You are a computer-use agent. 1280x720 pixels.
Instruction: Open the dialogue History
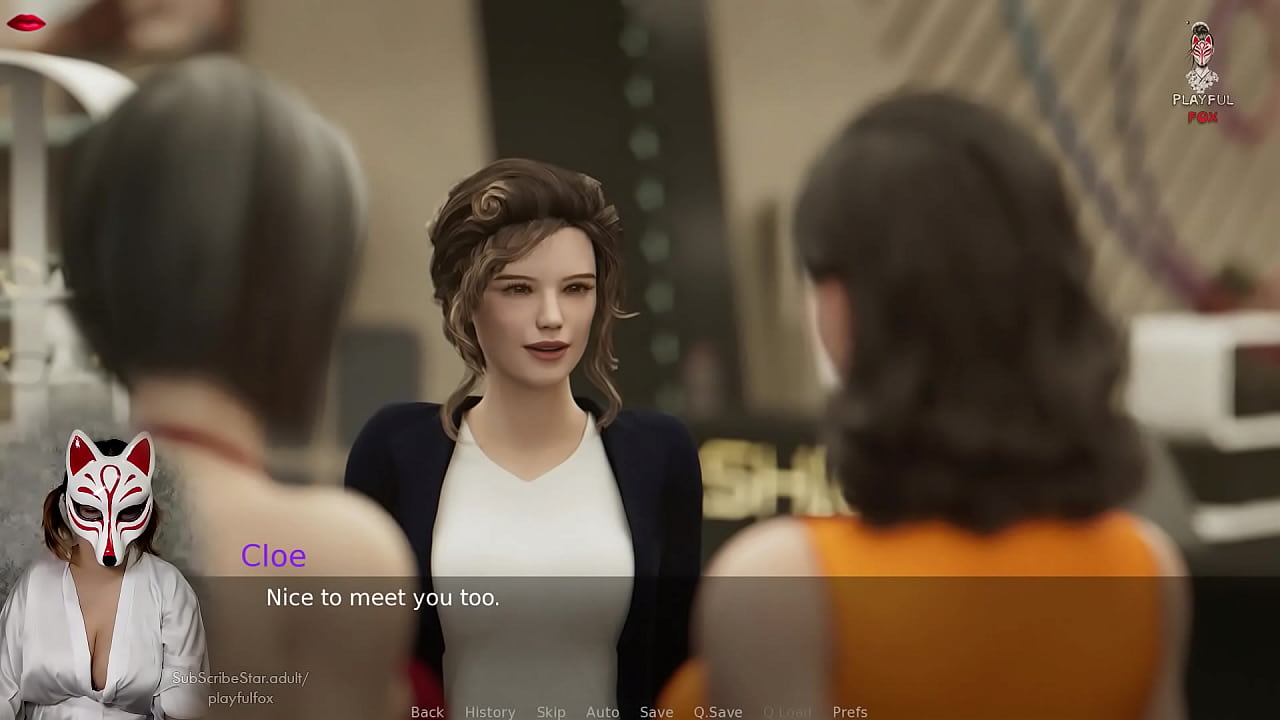[490, 712]
